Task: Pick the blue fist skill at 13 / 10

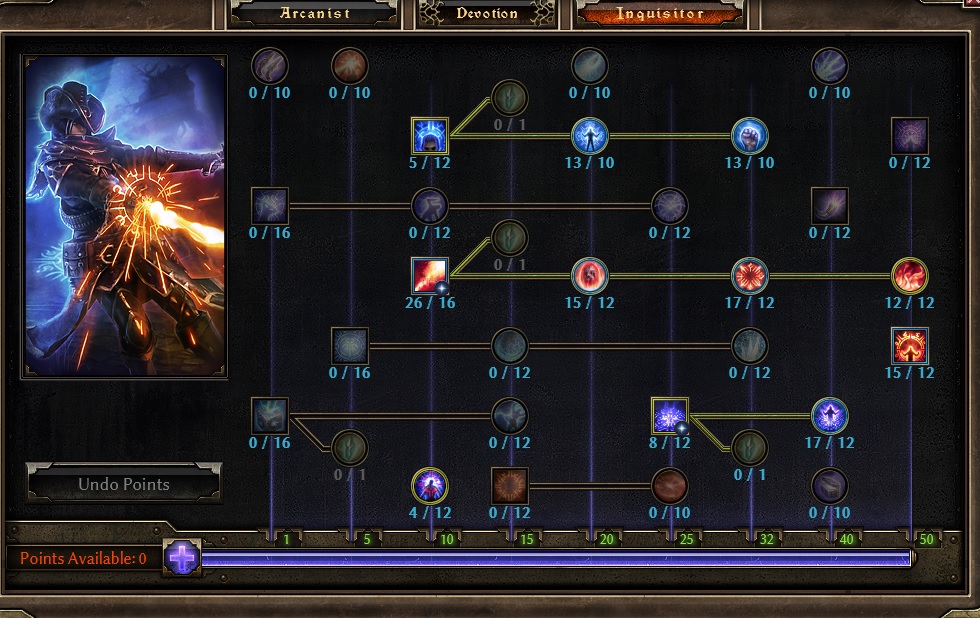Action: point(750,135)
